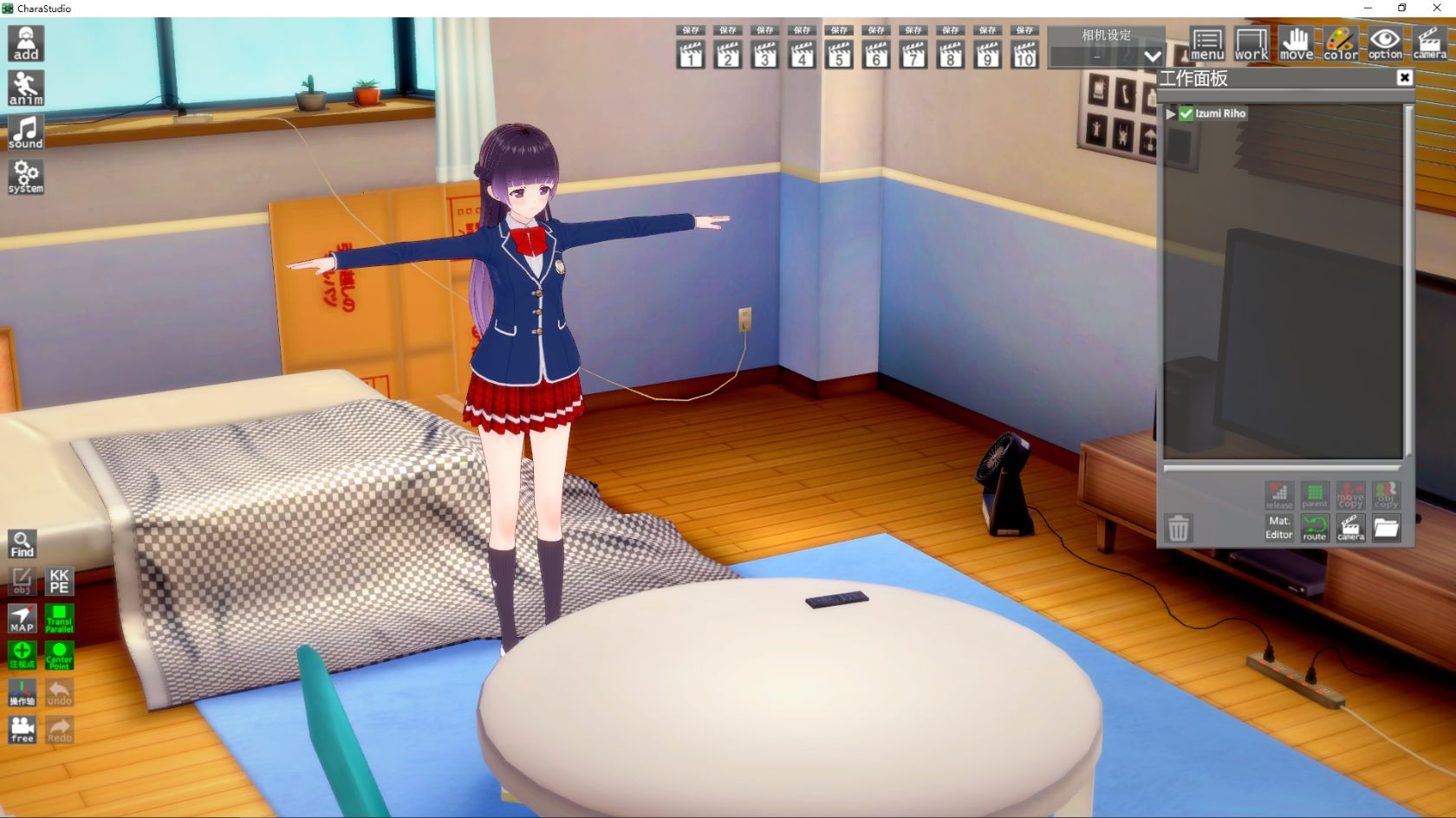Expand the Izumi Riho tree node
The image size is (1456, 818).
[1171, 114]
